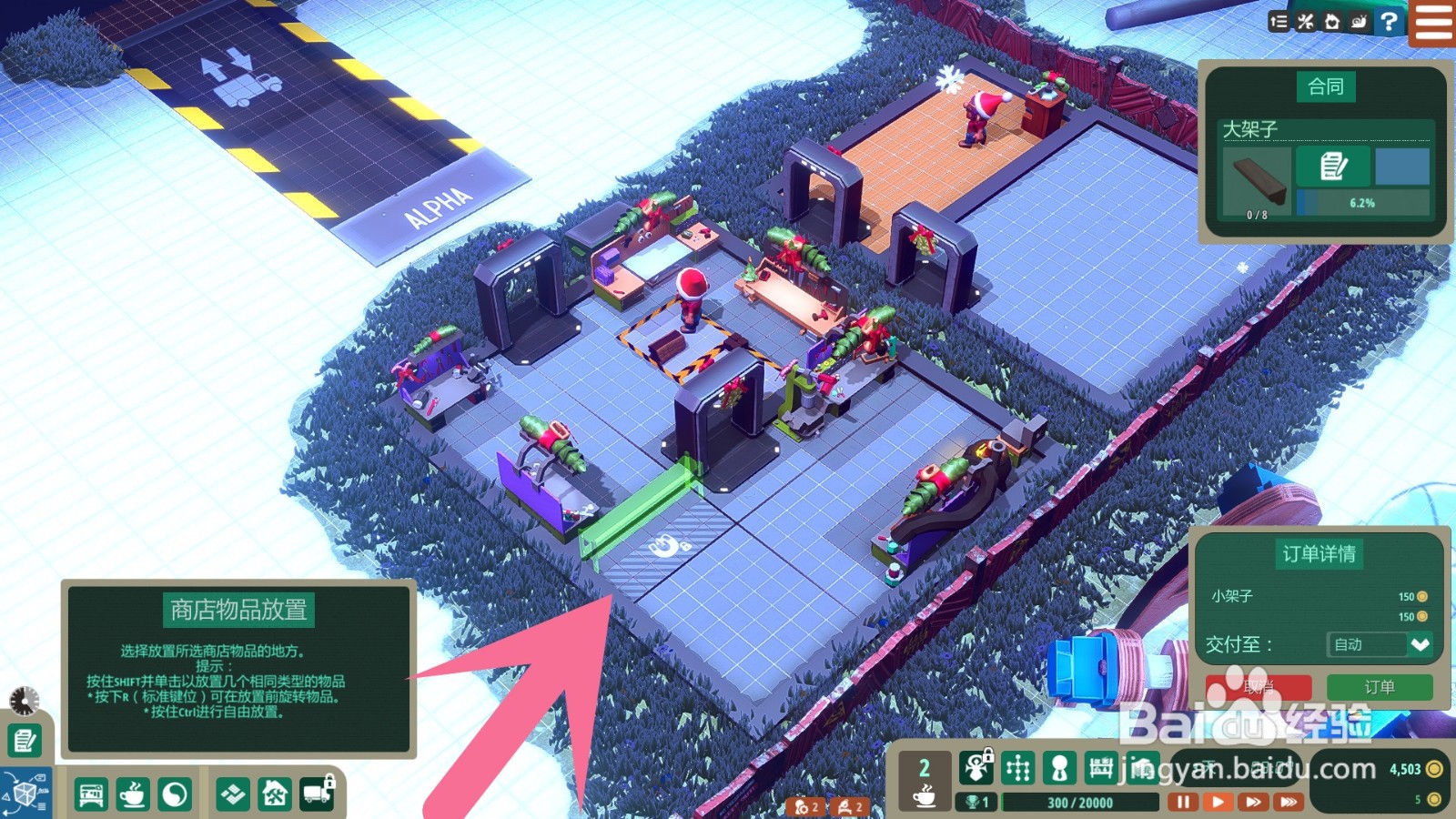Click the house with heart icon
This screenshot has height=819, width=1456.
[1332, 22]
